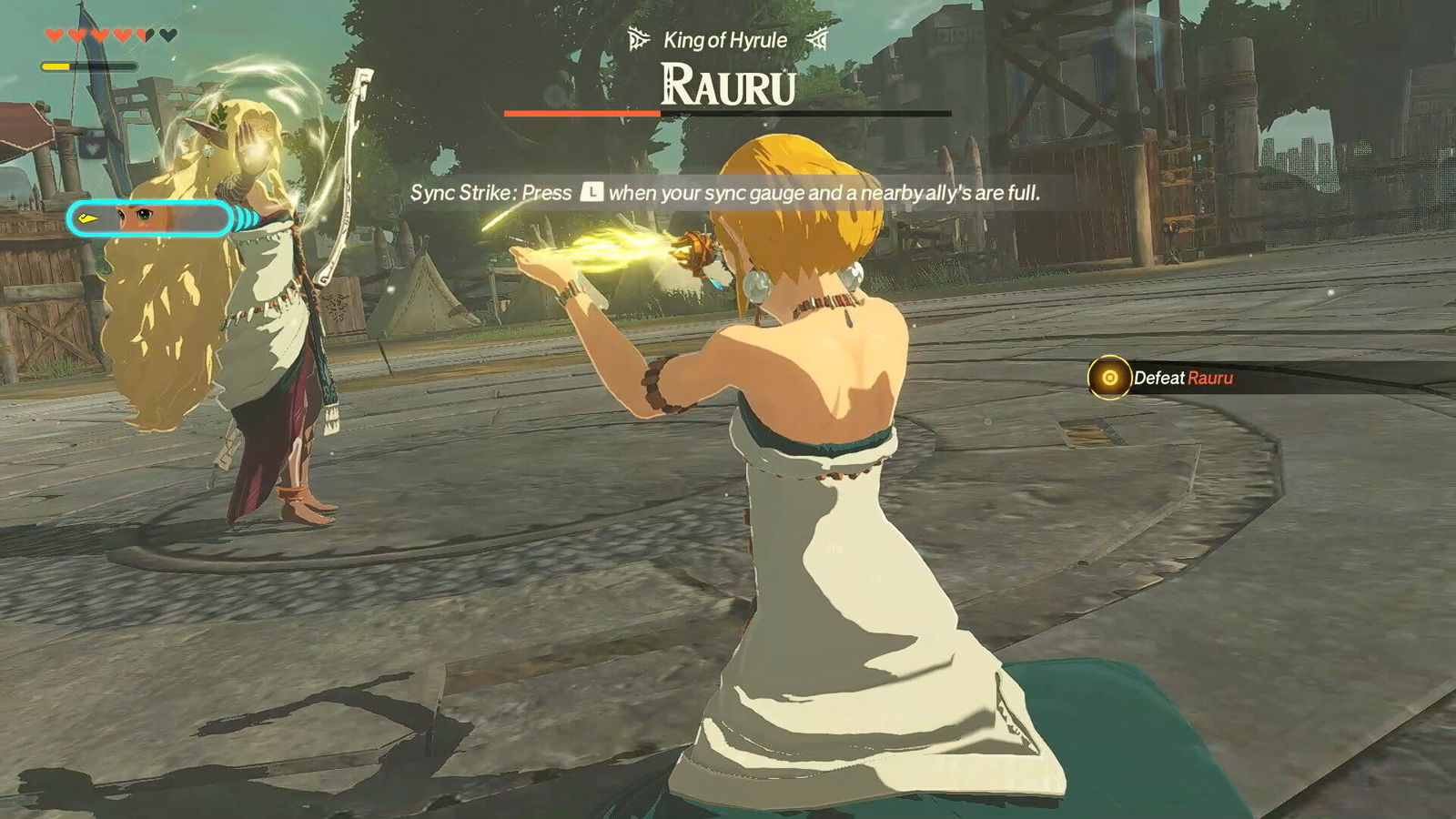Click the first red heart in the health display

[53, 35]
